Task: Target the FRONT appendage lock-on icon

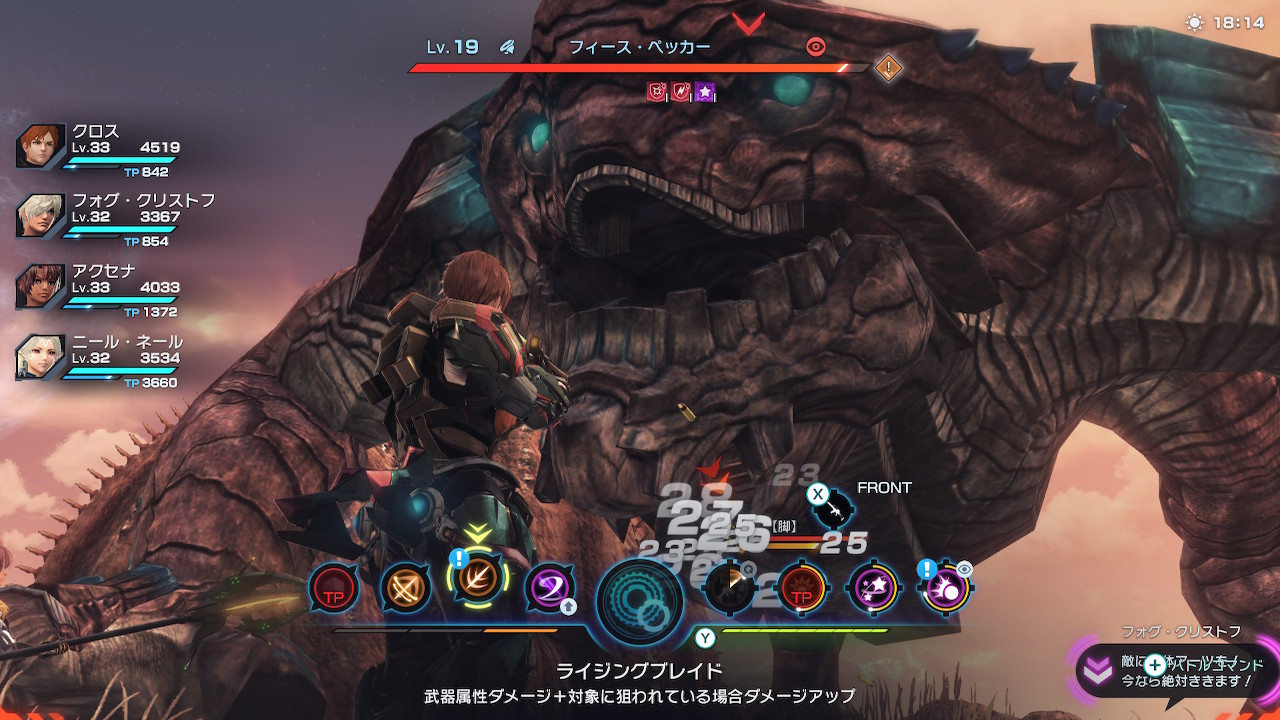Action: click(x=833, y=510)
